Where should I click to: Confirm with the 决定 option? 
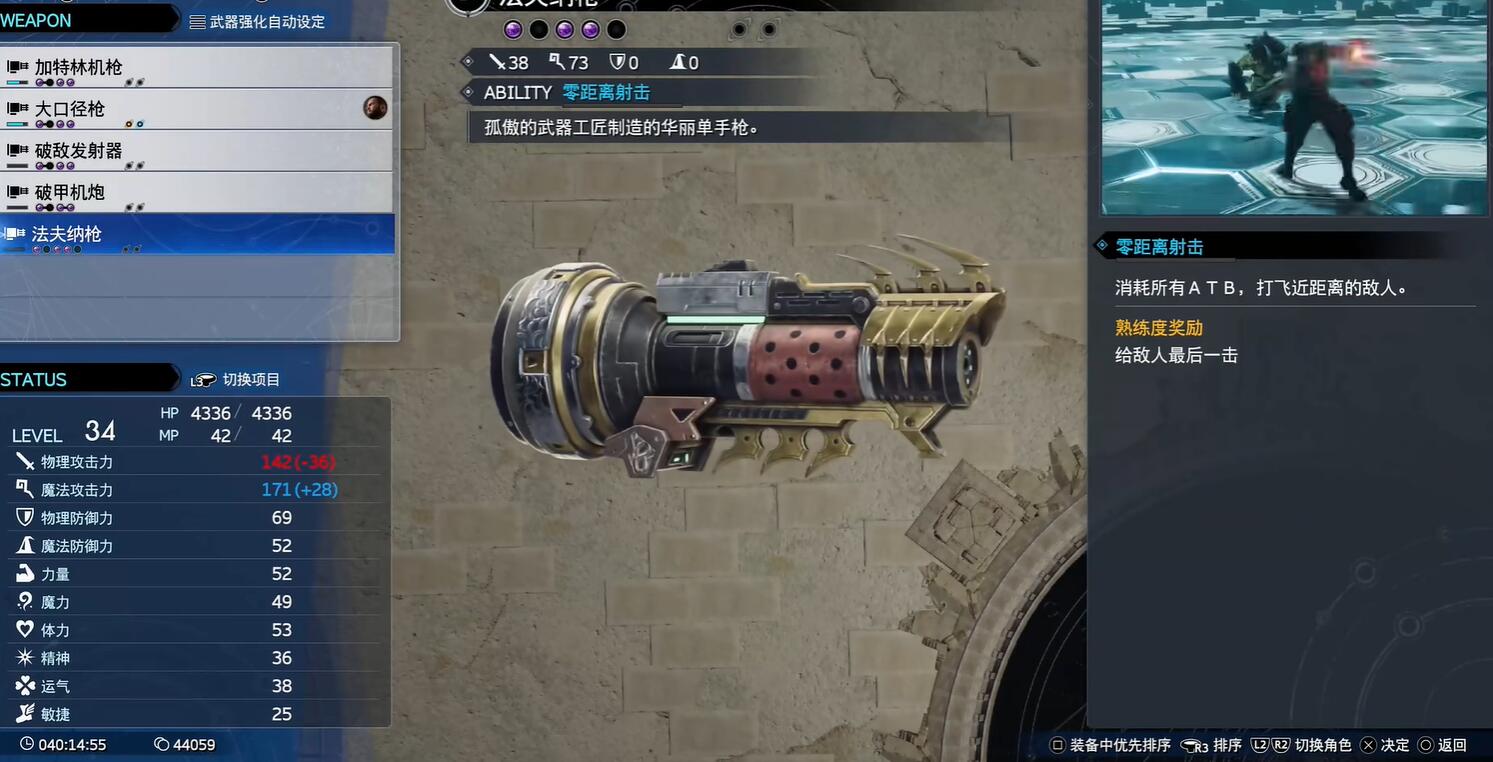(1385, 745)
